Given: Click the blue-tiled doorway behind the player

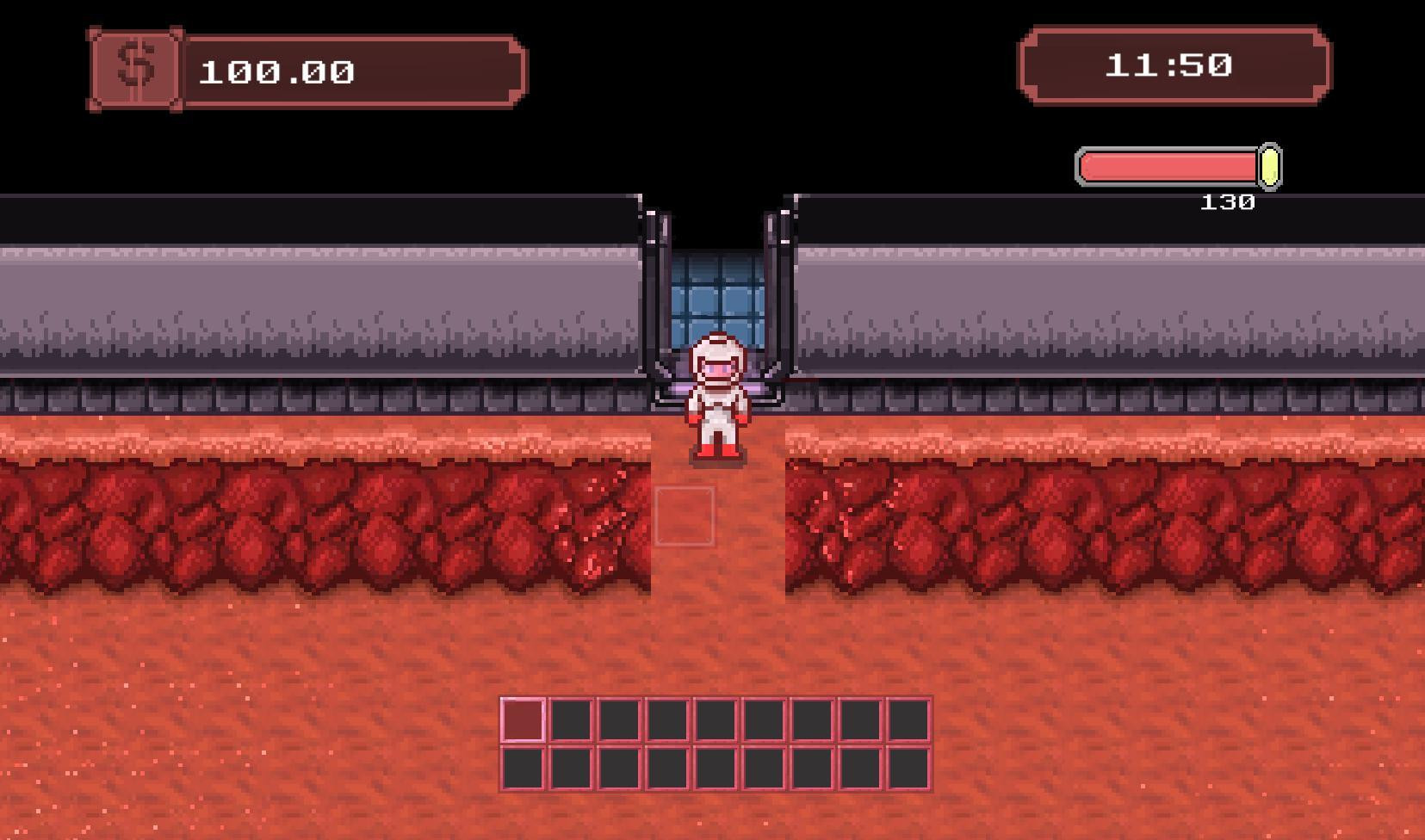Looking at the screenshot, I should pyautogui.click(x=716, y=293).
